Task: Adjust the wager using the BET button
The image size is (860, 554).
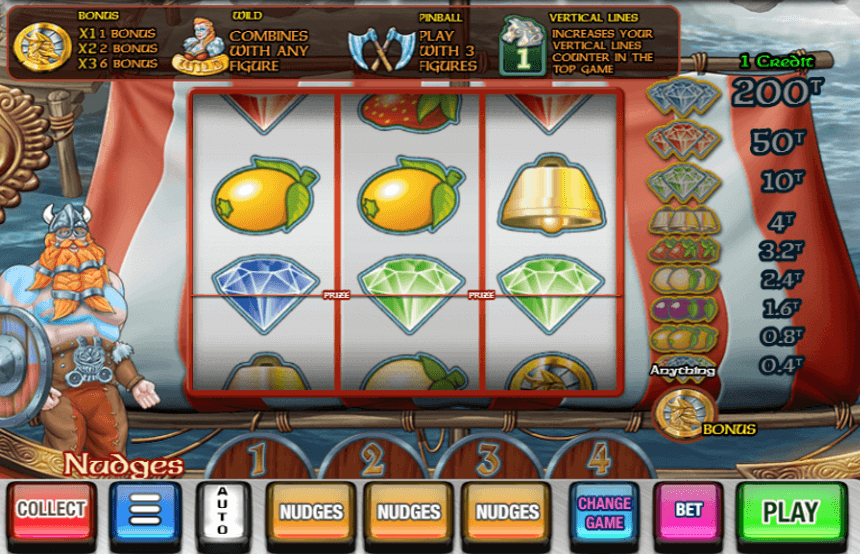Action: click(x=689, y=510)
